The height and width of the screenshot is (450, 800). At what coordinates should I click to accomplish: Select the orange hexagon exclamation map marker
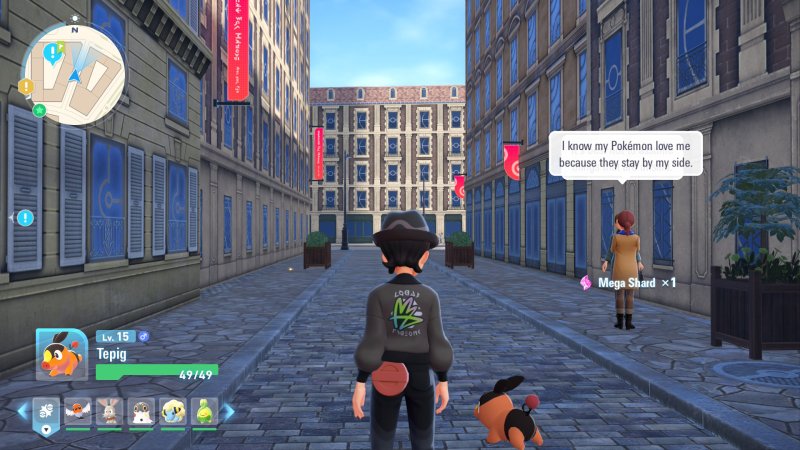tap(26, 87)
